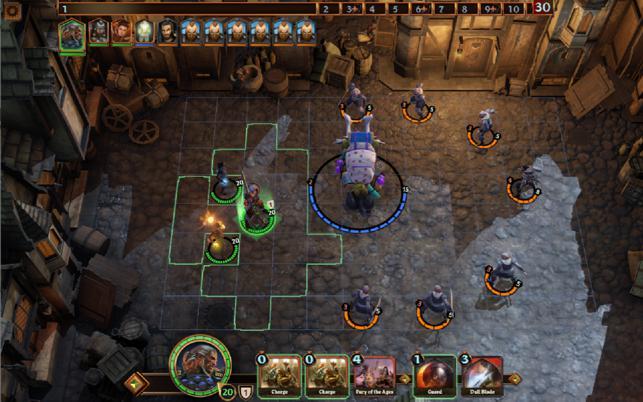This screenshot has width=643, height=402.
Task: Select the Fury of the Apes card
Action: coord(372,378)
